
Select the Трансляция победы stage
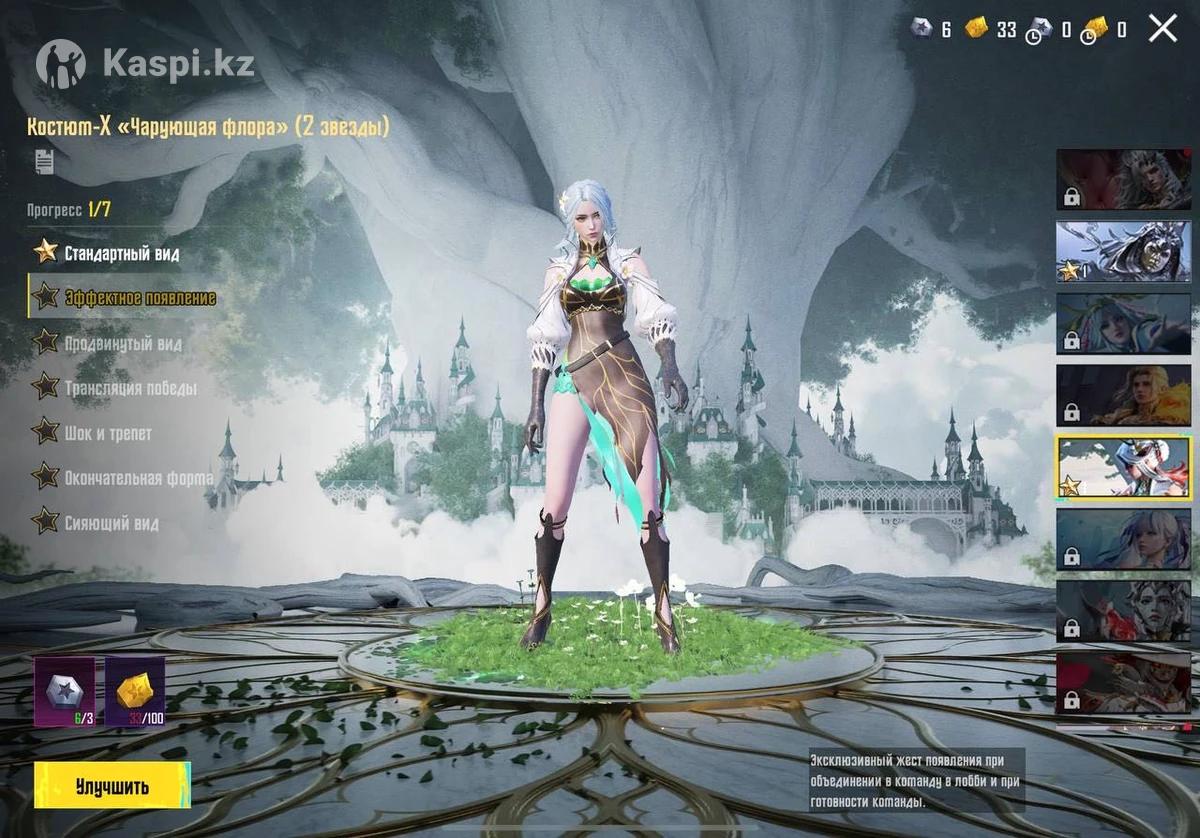point(129,388)
